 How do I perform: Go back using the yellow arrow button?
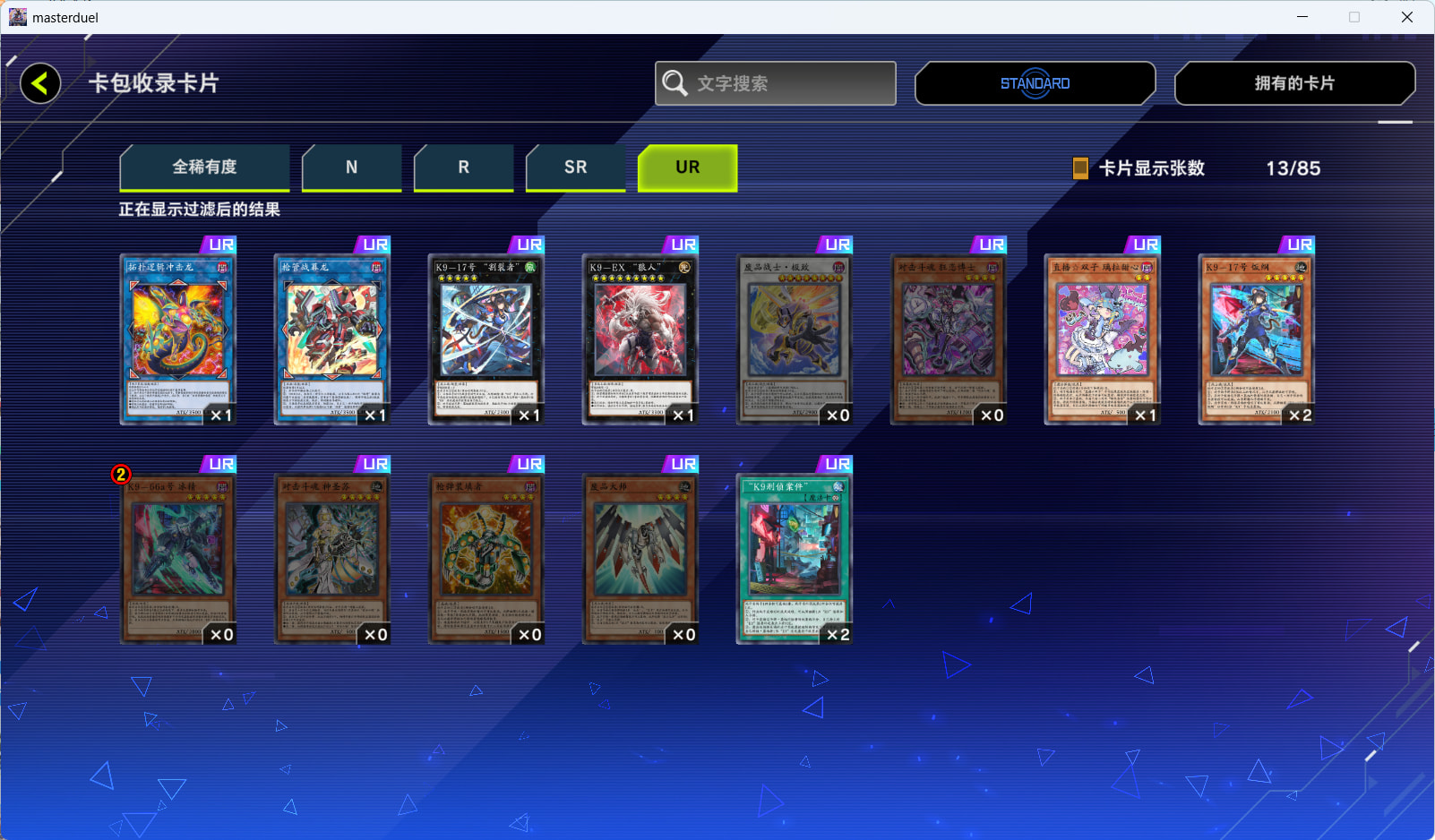click(x=40, y=83)
